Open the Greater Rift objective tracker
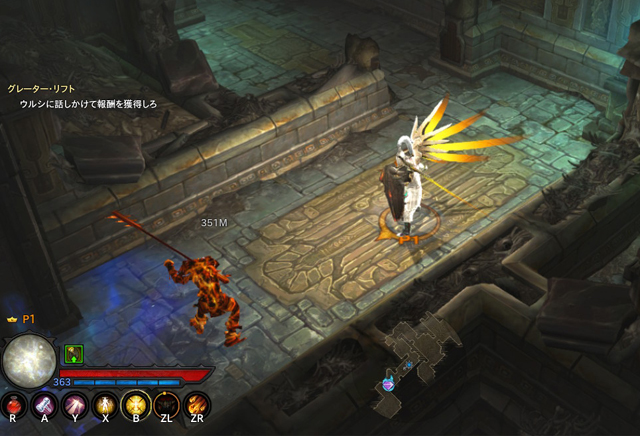640x436 pixels. coord(42,89)
